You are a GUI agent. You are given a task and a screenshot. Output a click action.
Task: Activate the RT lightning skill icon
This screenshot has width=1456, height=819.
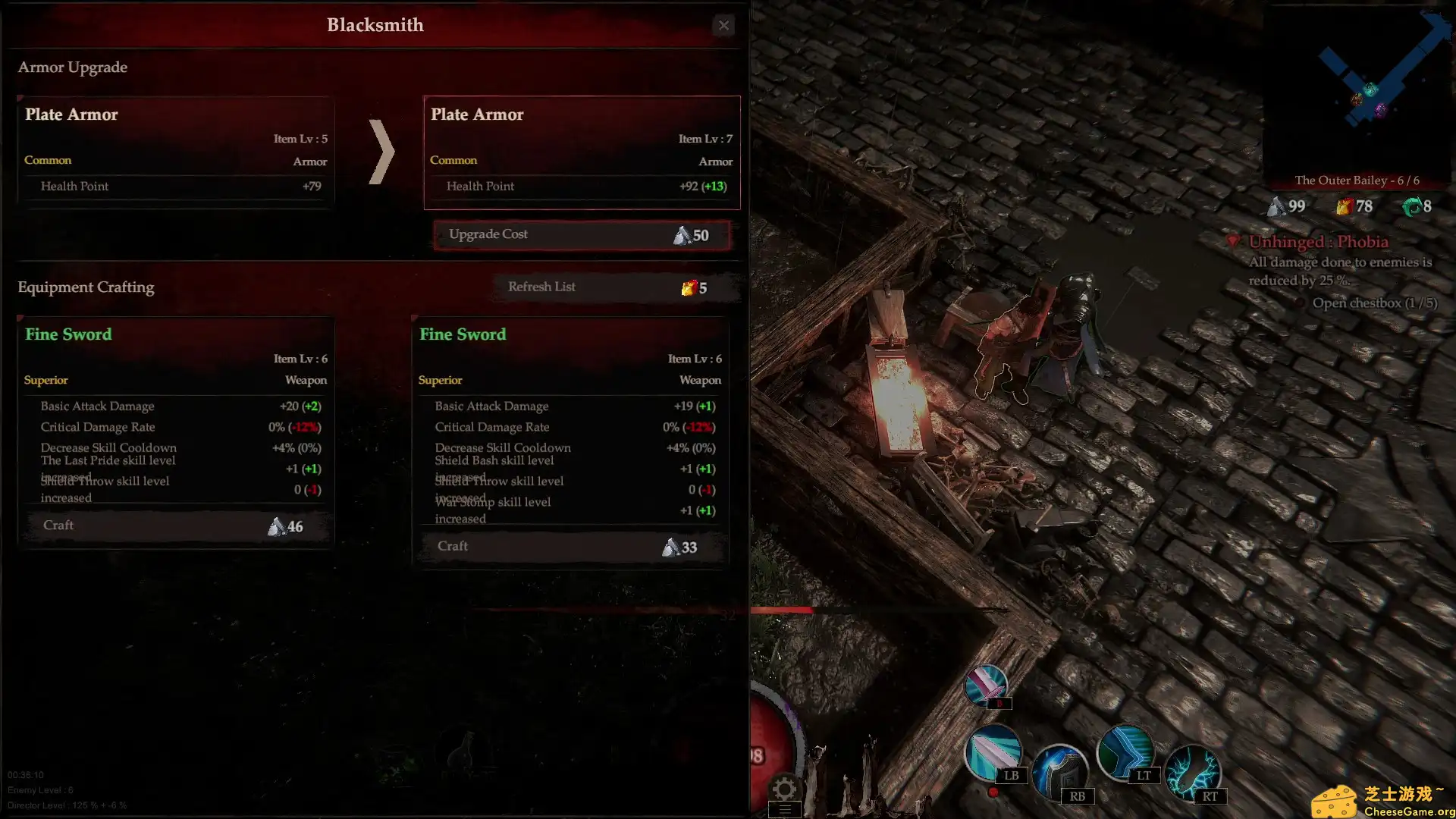[x=1191, y=772]
